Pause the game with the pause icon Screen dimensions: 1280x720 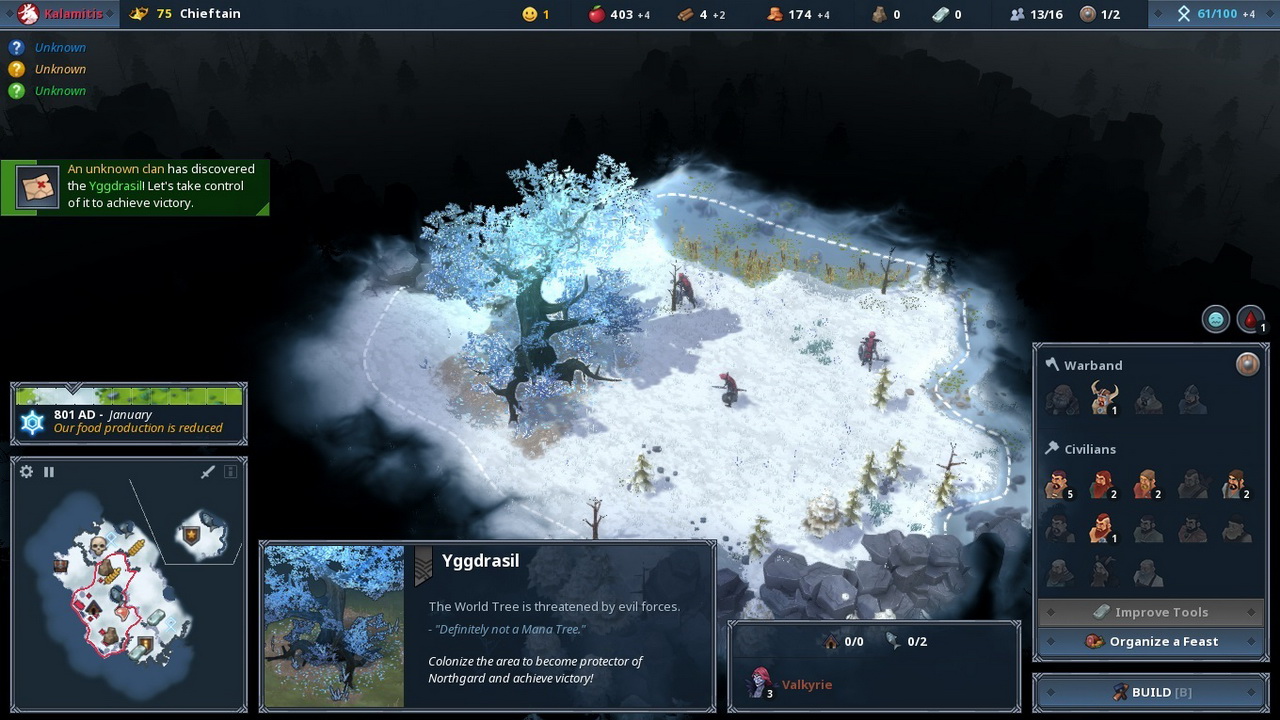tap(49, 472)
